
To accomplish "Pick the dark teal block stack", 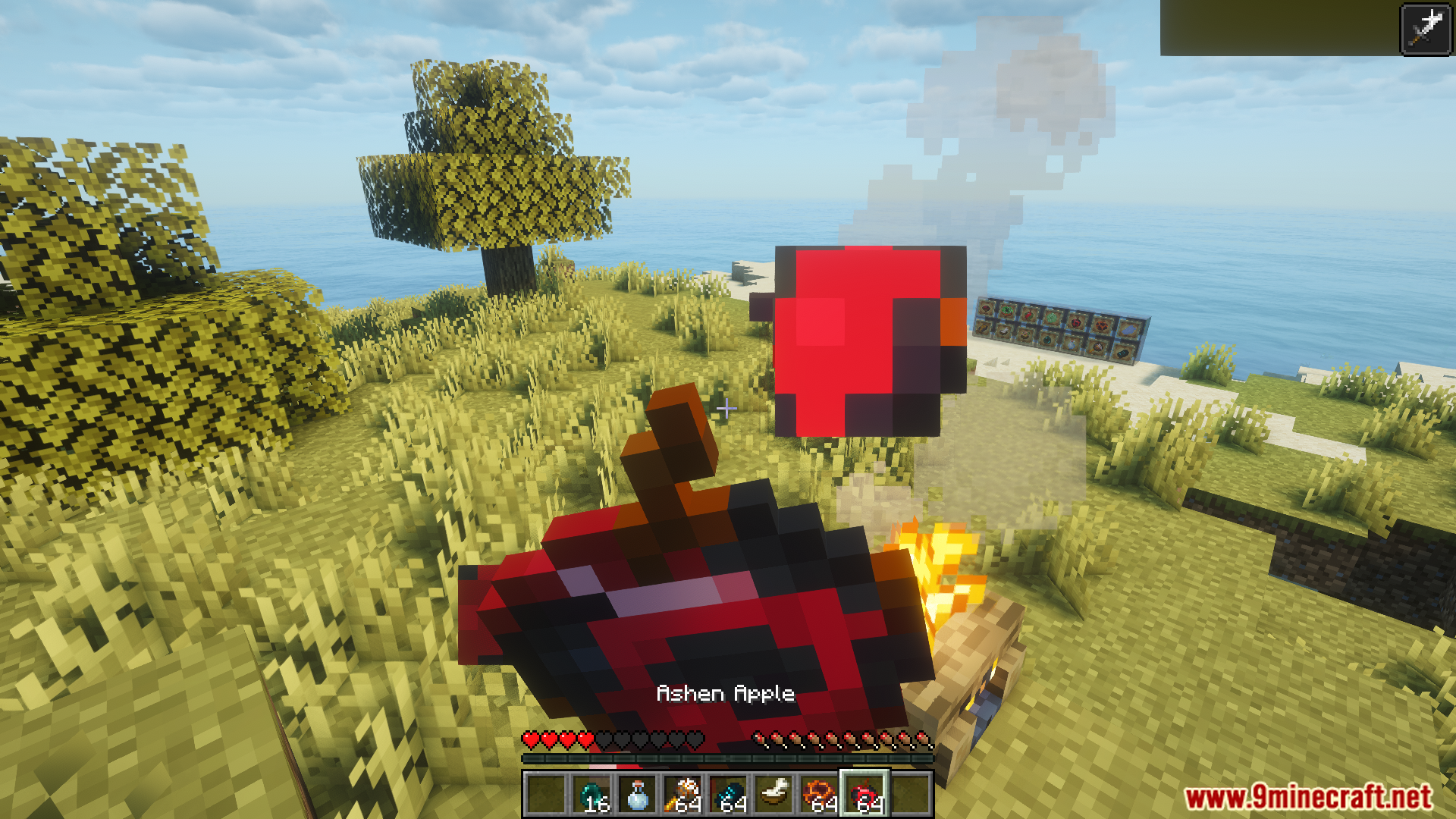I will click(729, 794).
